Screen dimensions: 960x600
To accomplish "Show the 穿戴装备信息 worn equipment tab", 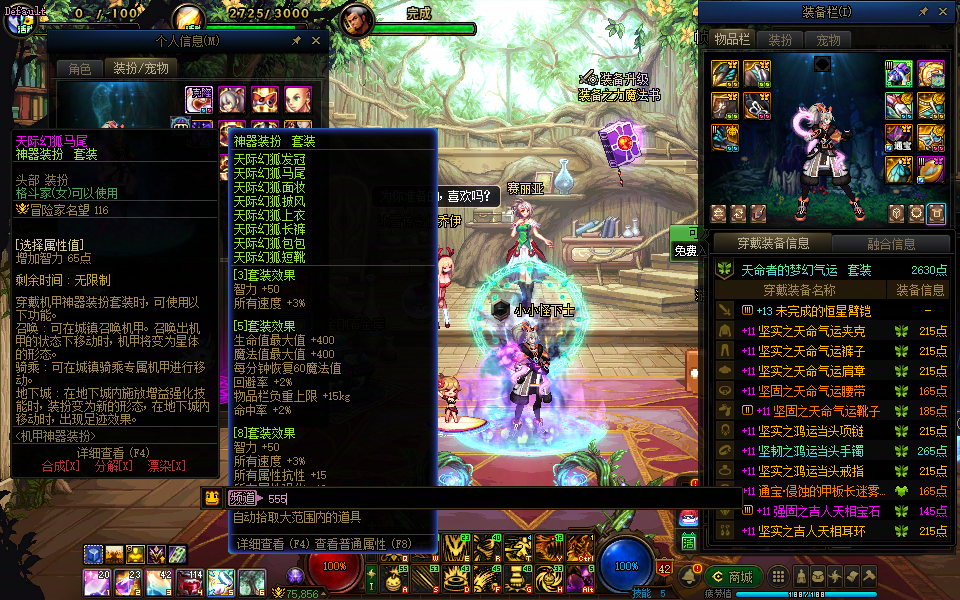I will tap(773, 243).
